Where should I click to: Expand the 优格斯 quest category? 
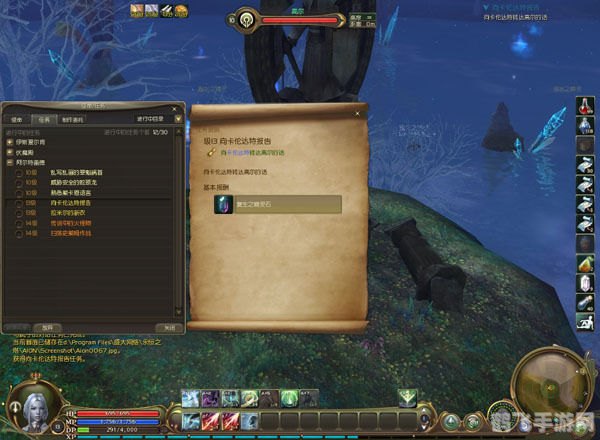[x=9, y=151]
